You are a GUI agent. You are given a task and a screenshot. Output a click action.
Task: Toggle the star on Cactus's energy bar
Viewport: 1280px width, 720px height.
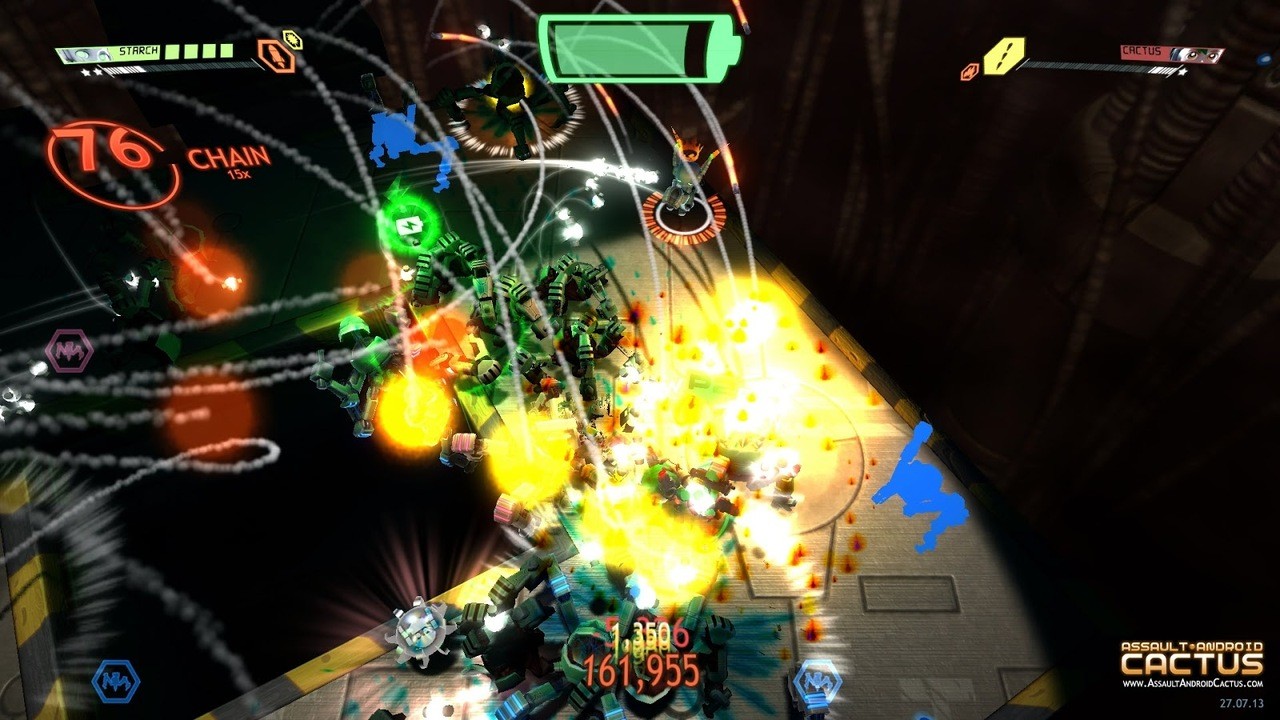[x=1181, y=71]
